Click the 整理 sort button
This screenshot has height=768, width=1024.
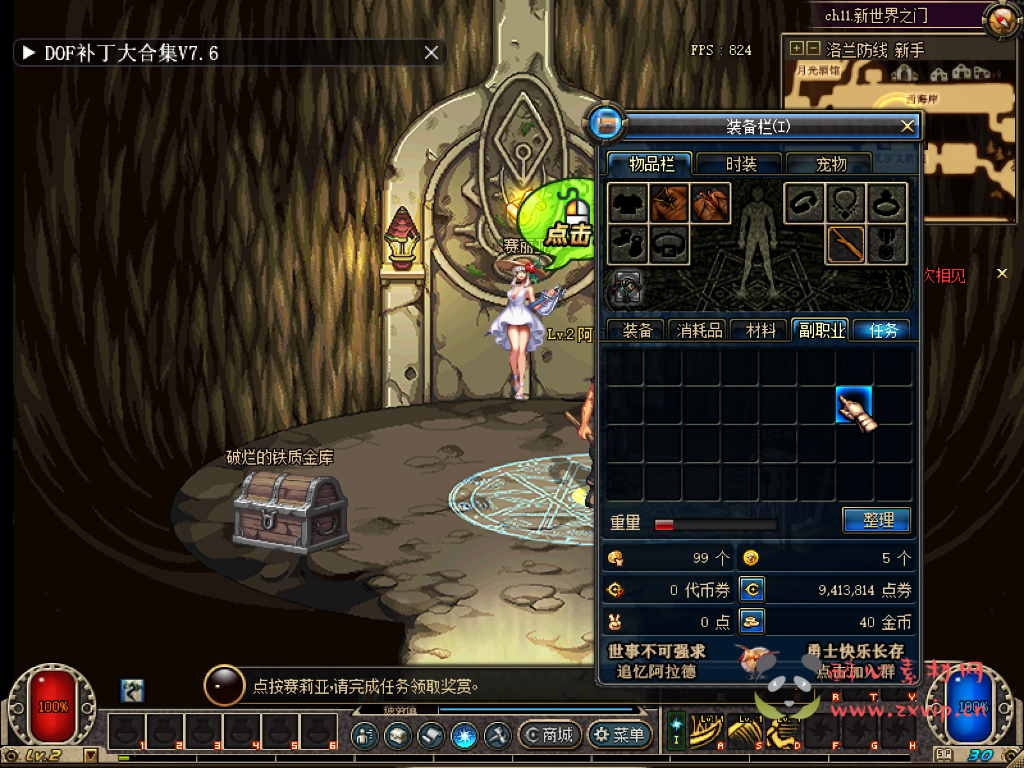pos(876,520)
